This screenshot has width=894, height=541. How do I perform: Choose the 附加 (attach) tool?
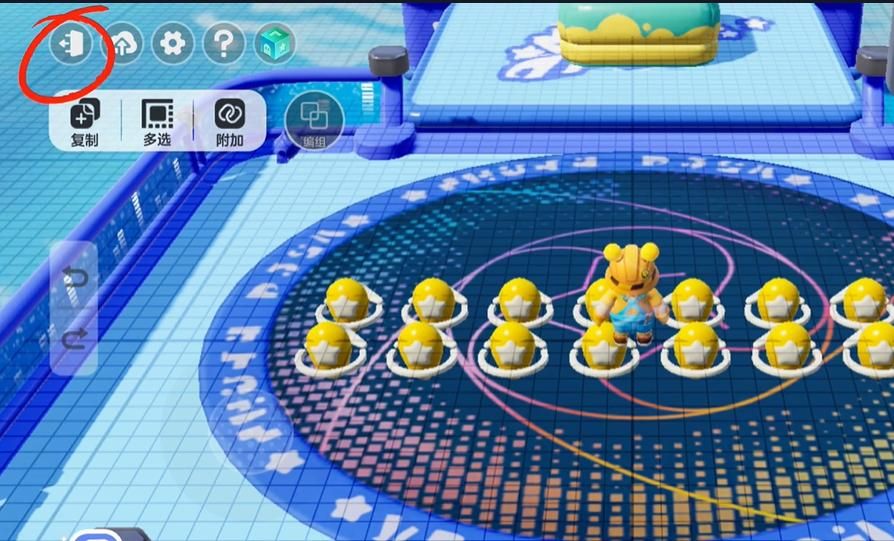click(x=230, y=122)
